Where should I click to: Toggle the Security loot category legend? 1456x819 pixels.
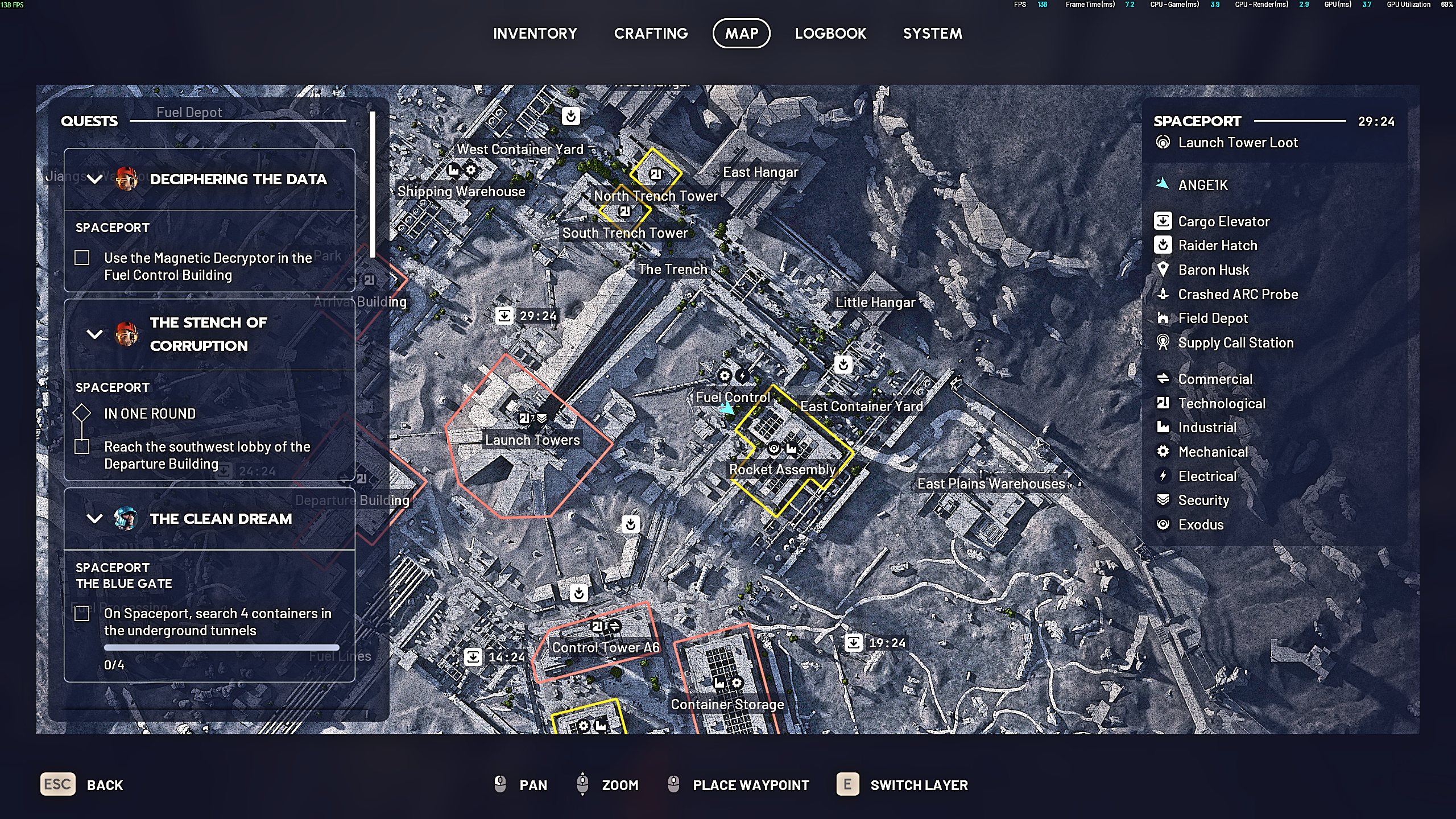[x=1203, y=500]
